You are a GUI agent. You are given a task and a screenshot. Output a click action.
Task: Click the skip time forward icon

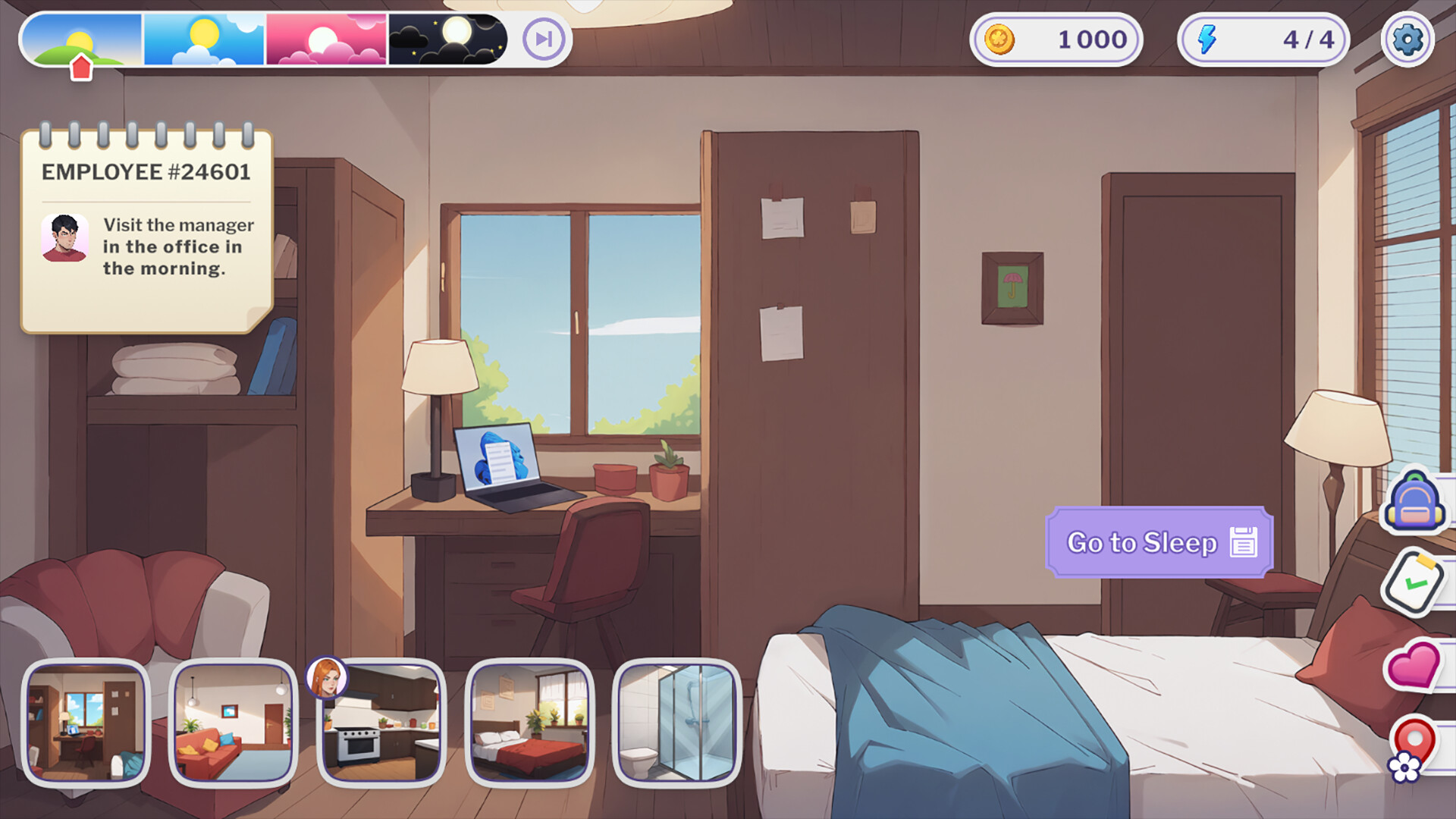coord(543,40)
